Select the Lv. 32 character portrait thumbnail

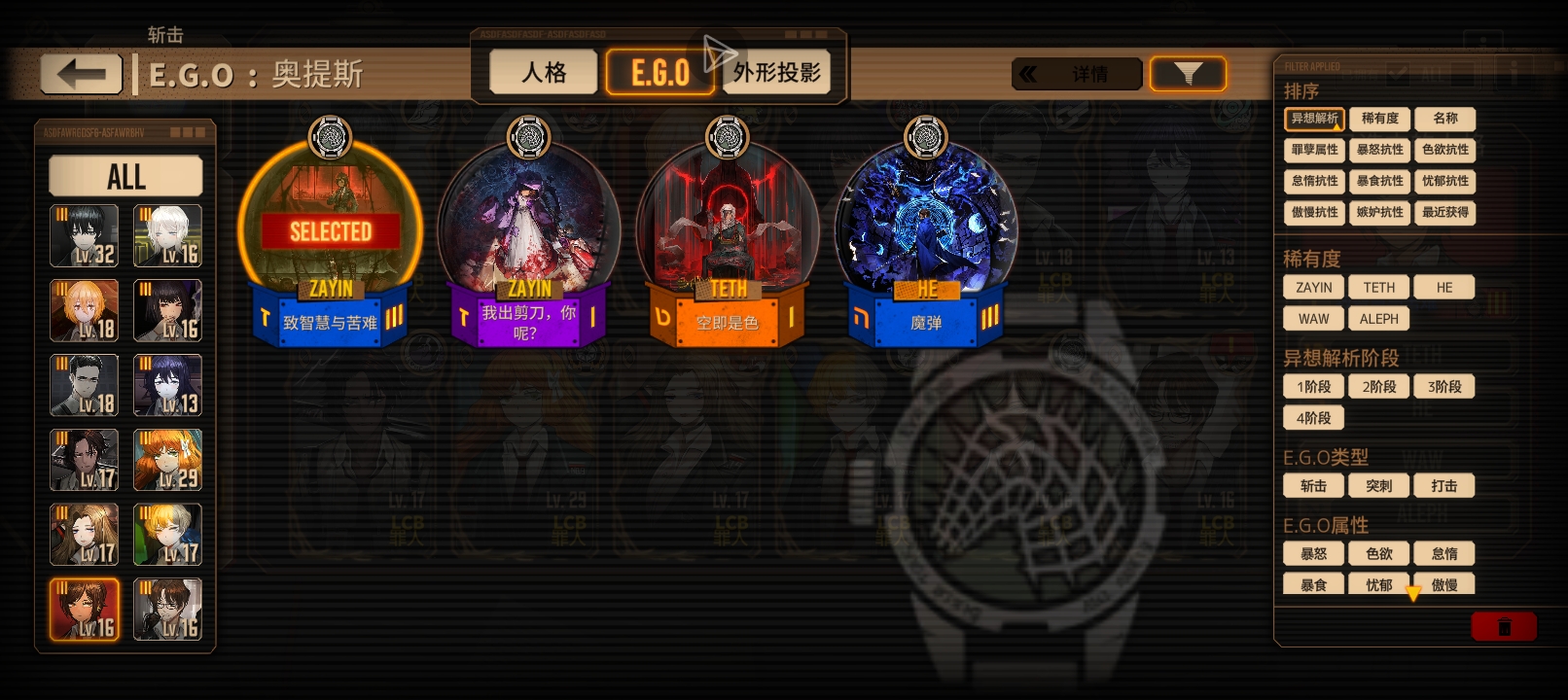(84, 236)
